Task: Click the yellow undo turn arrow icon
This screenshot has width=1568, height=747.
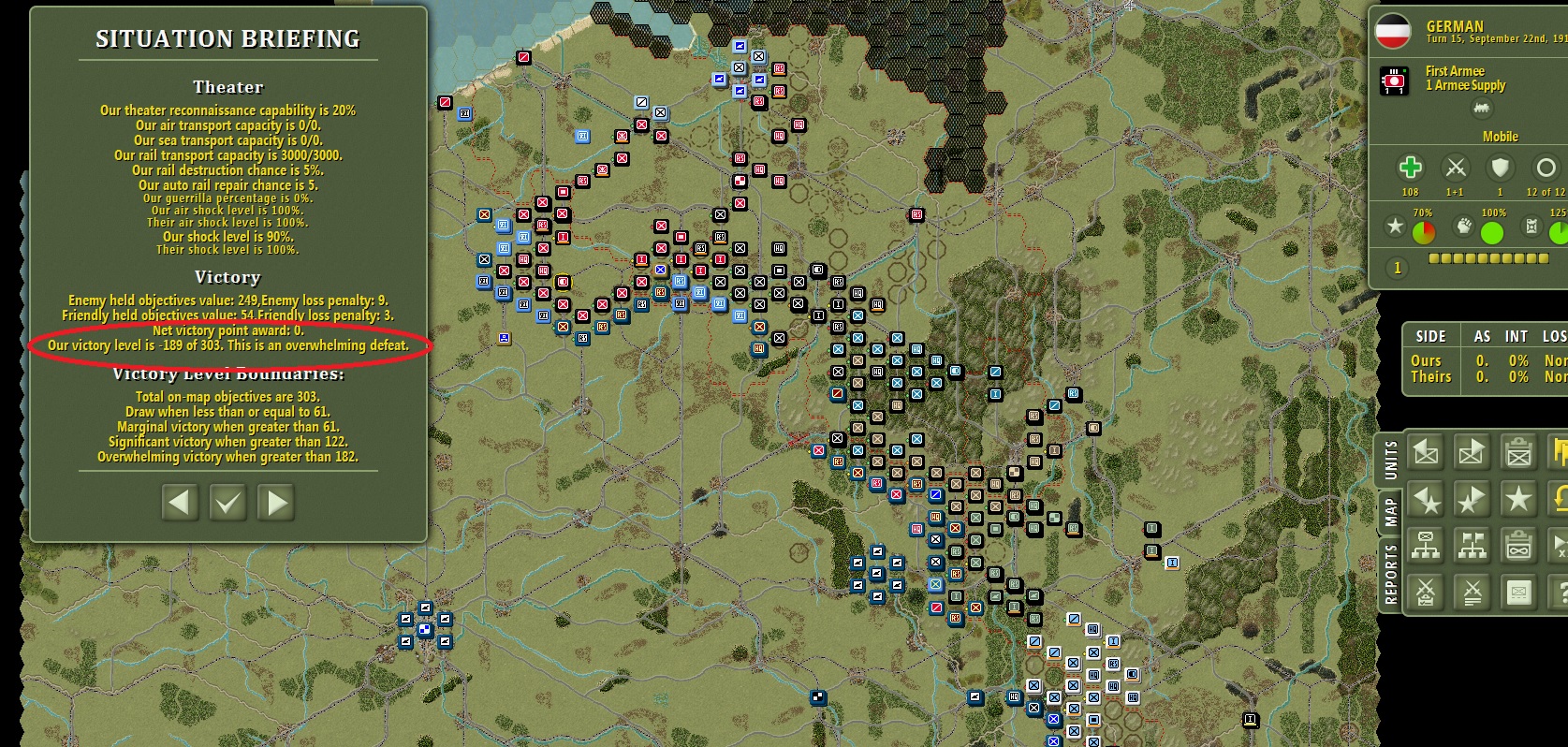Action: tap(1560, 499)
